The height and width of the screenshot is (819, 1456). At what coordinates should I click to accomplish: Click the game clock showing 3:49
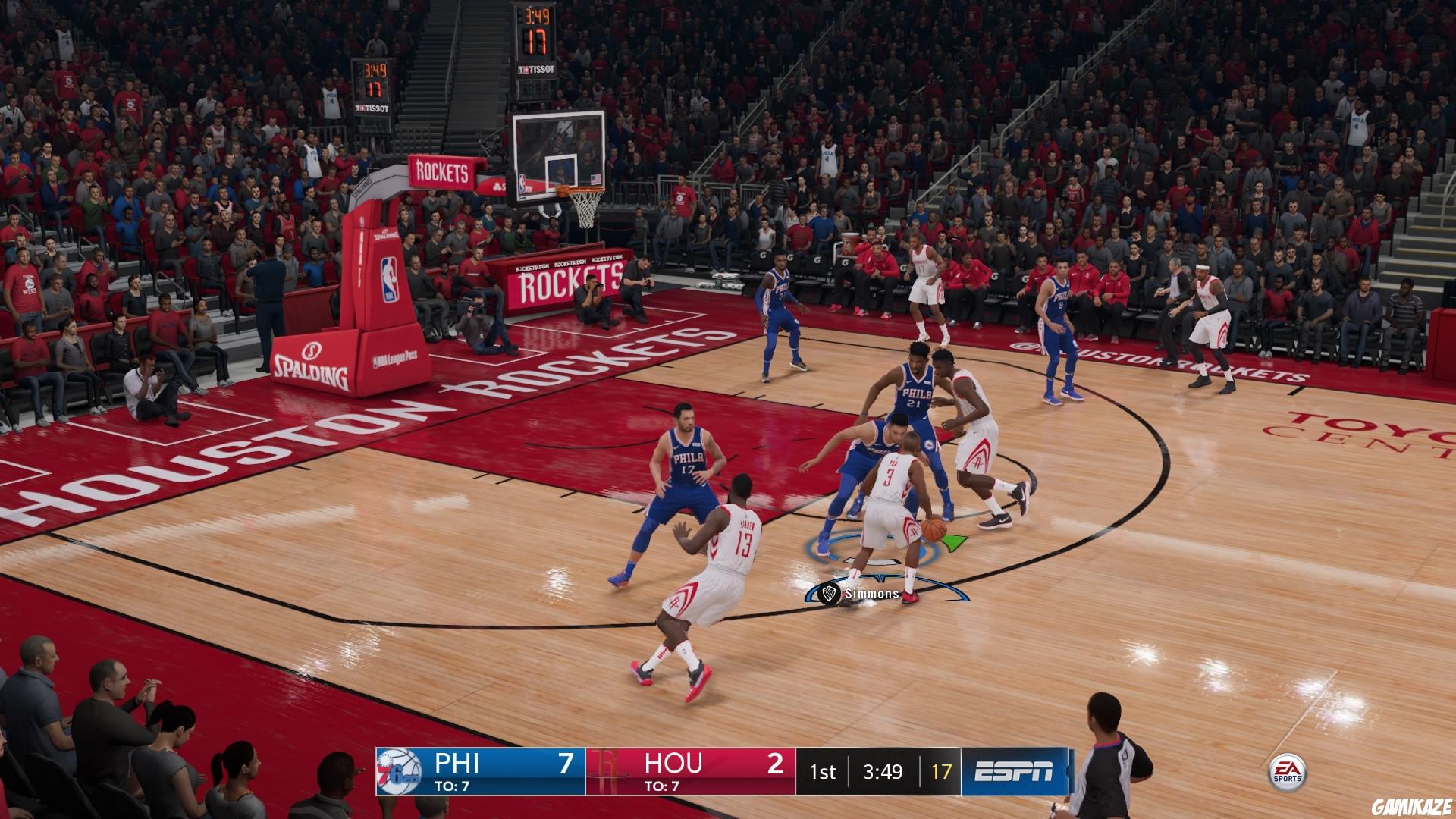coord(882,772)
